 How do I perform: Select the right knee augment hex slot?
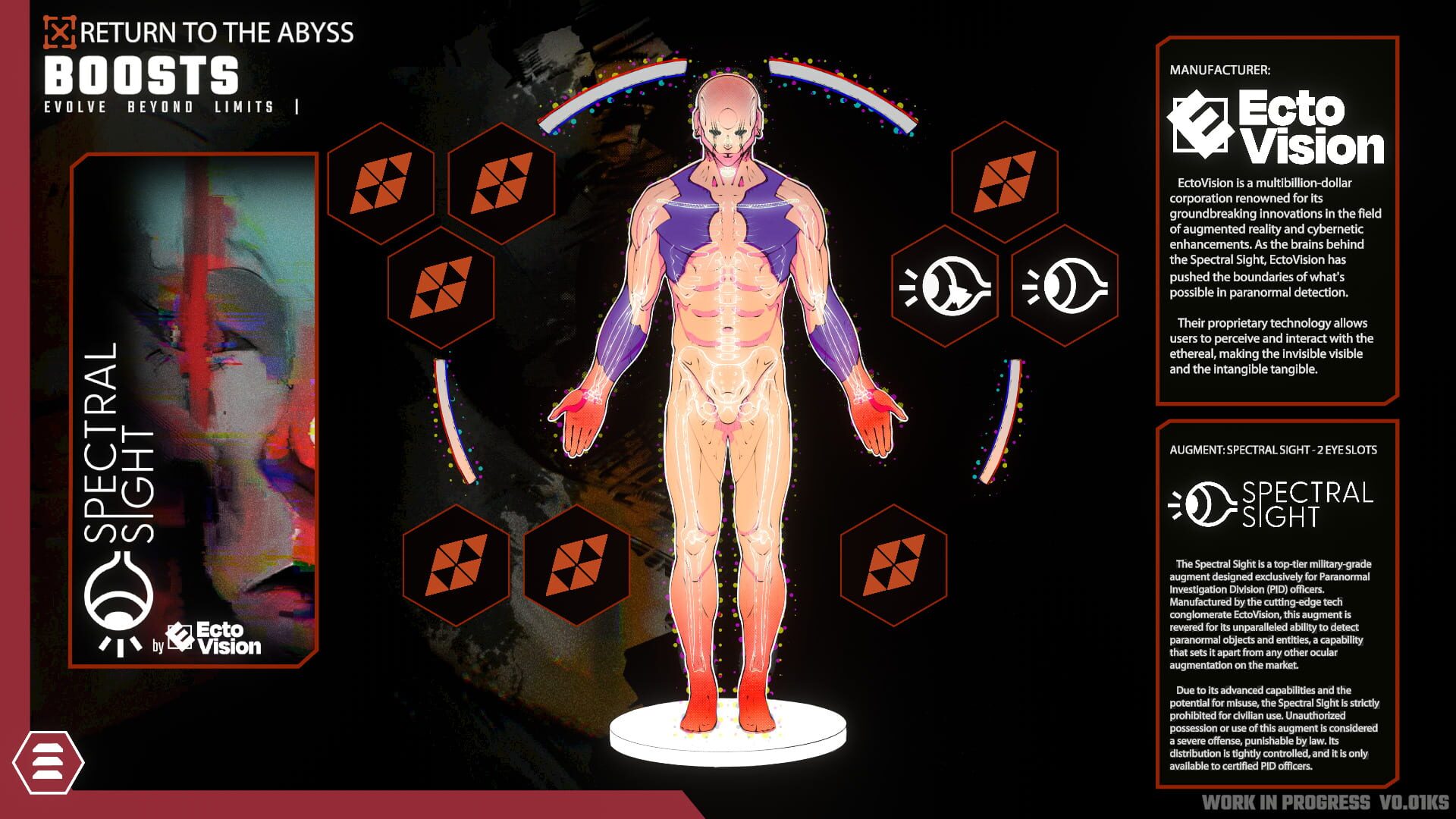click(895, 565)
